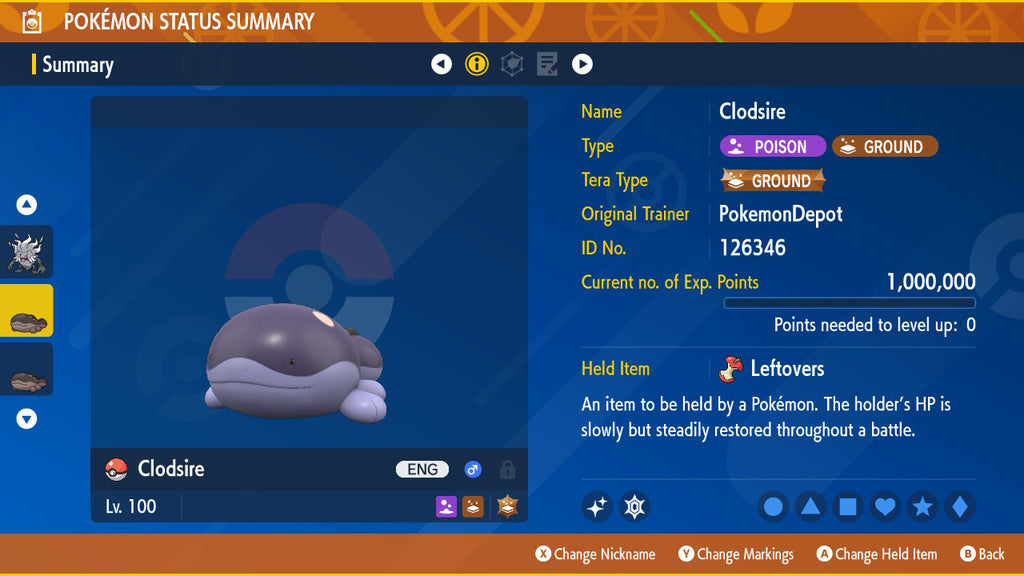Click the sparkle shiny icon

pos(597,507)
